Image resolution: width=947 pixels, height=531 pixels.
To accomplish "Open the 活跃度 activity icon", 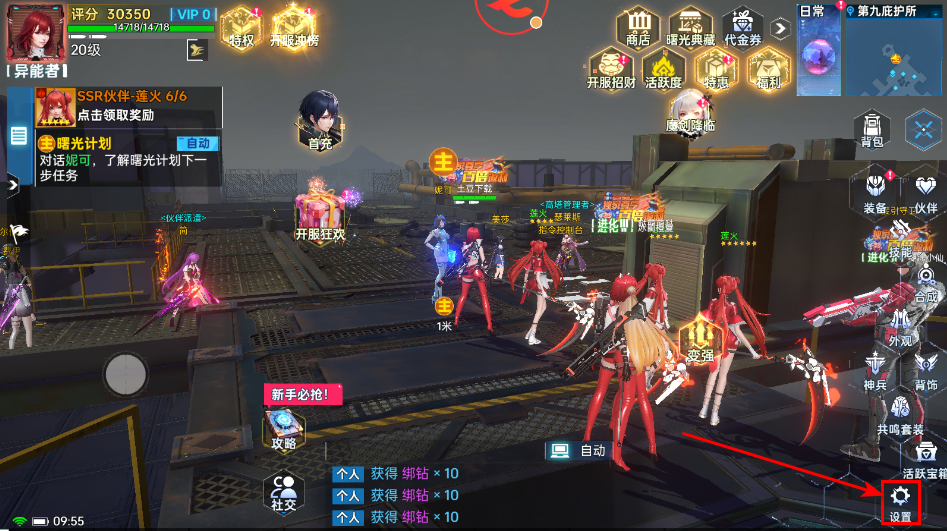I will [663, 68].
